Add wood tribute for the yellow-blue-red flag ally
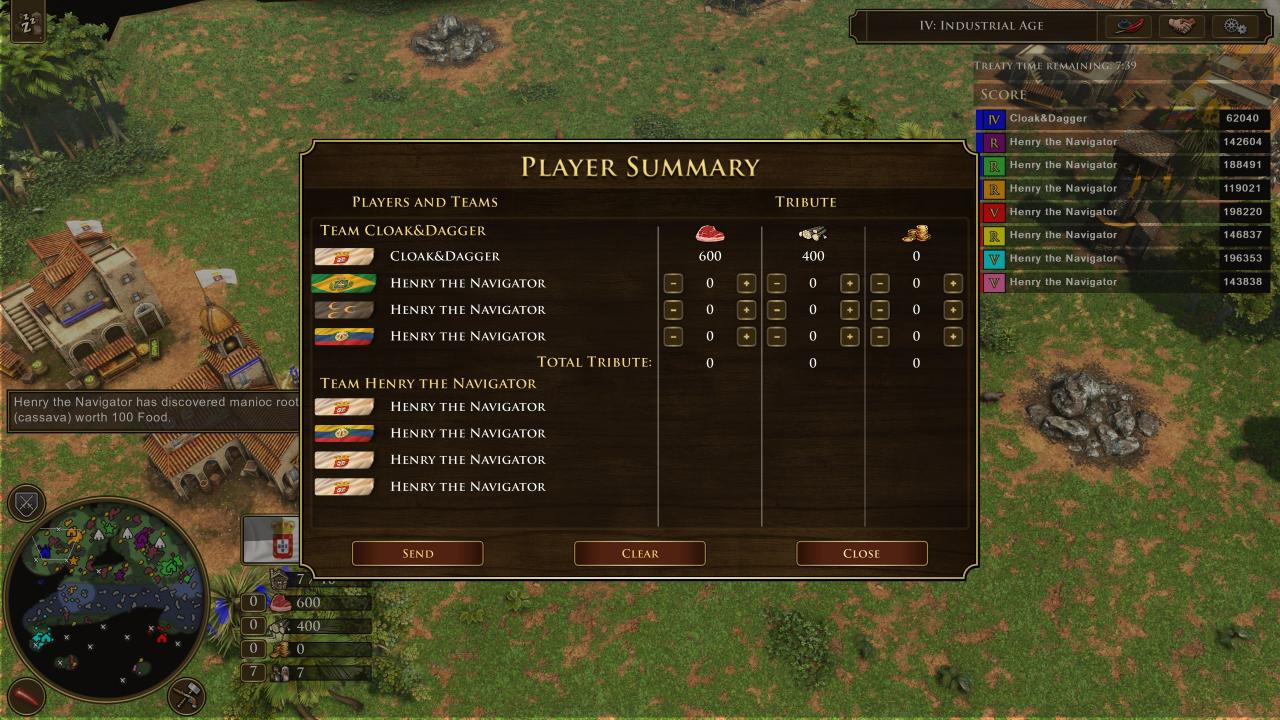1280x720 pixels. click(849, 336)
